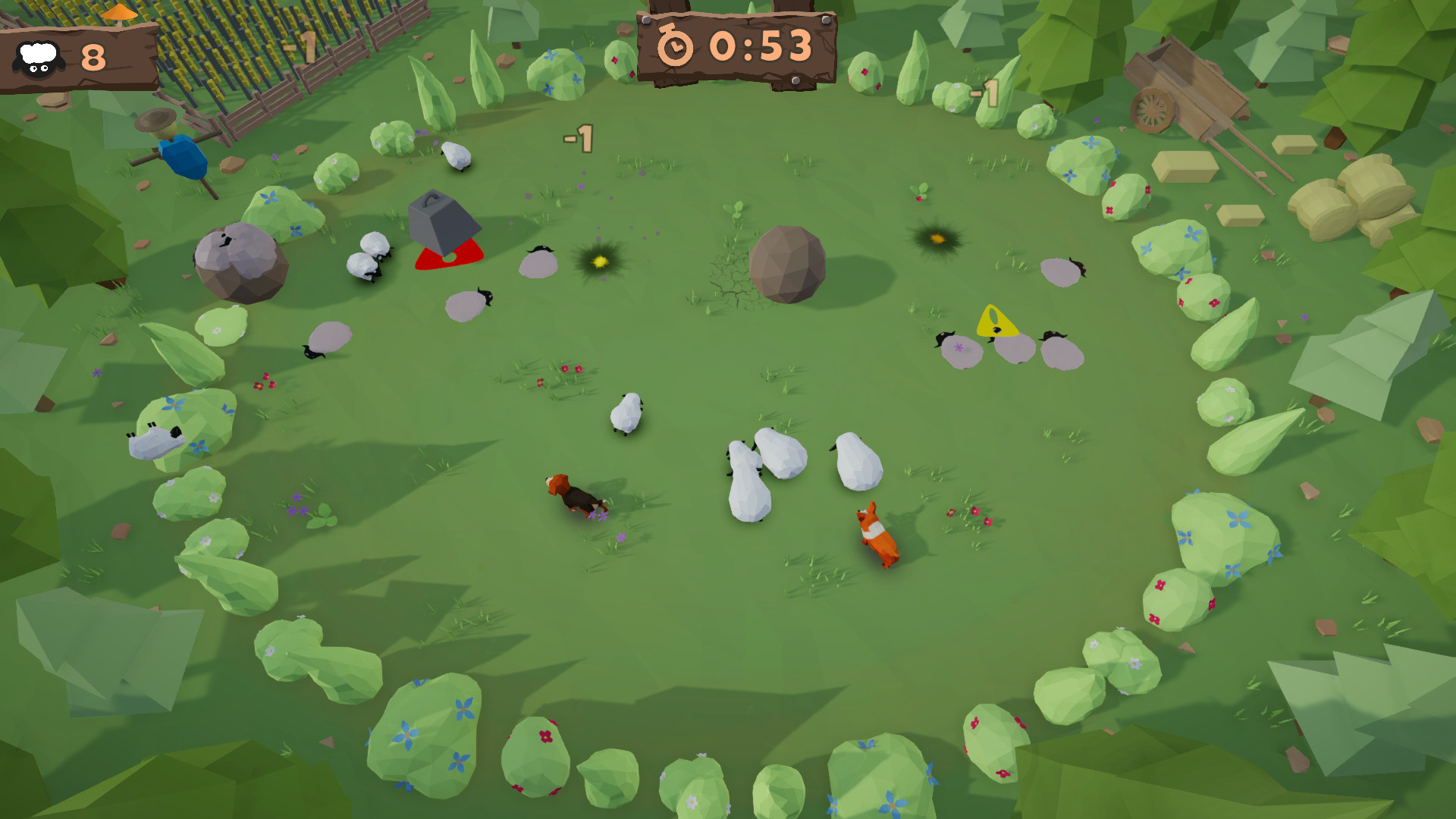Screen dimensions: 1456x819
Task: Open the sheep count number 8
Action: coord(93,55)
